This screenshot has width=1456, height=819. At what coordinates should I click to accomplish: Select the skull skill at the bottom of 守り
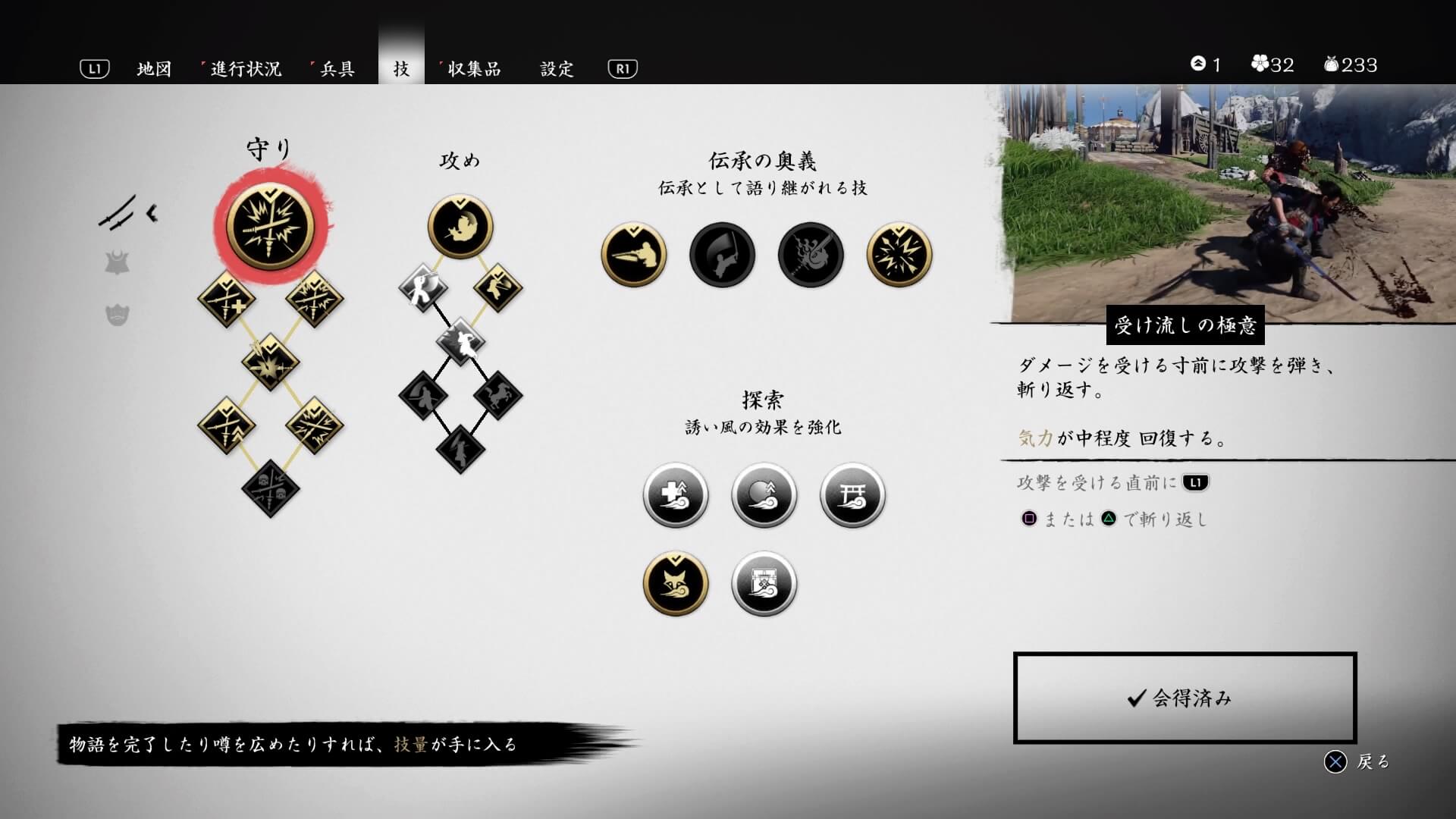pos(271,488)
